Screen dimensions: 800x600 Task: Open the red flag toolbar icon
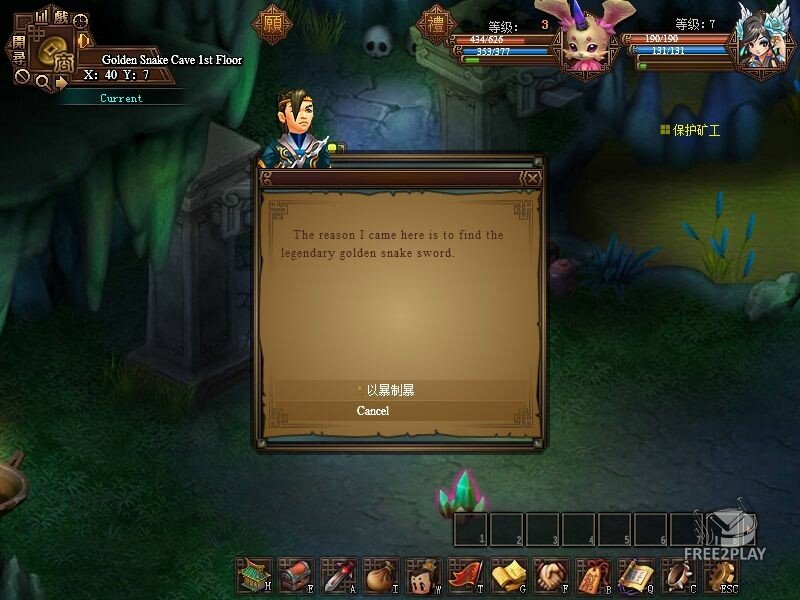466,575
